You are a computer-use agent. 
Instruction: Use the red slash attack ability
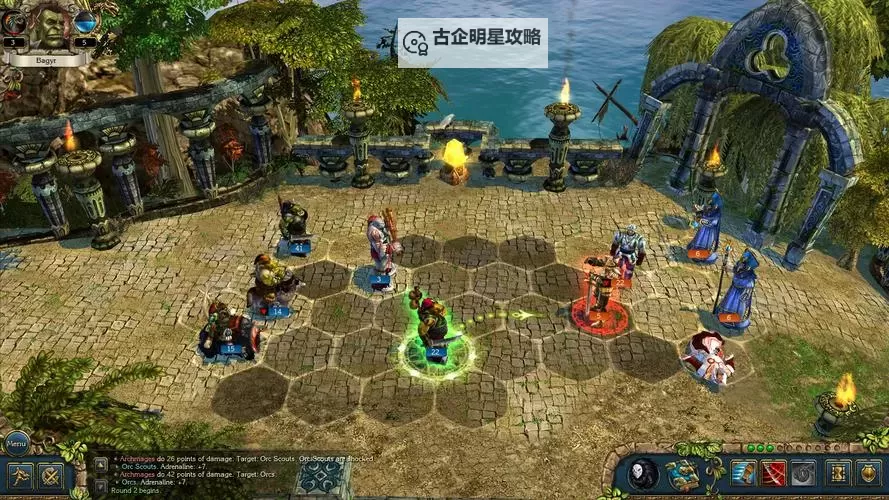point(773,473)
